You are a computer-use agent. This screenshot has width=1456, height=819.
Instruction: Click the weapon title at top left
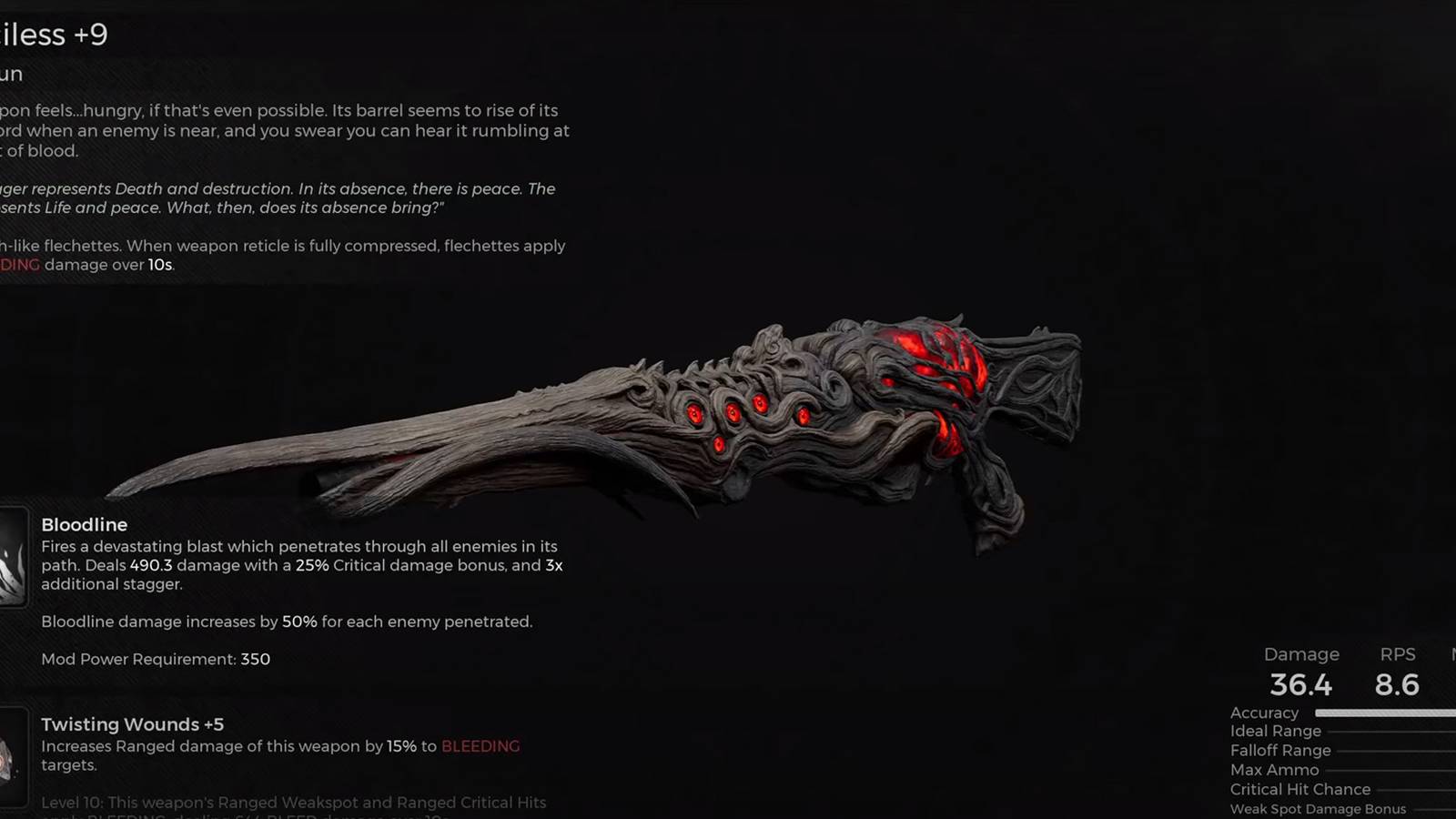[53, 35]
